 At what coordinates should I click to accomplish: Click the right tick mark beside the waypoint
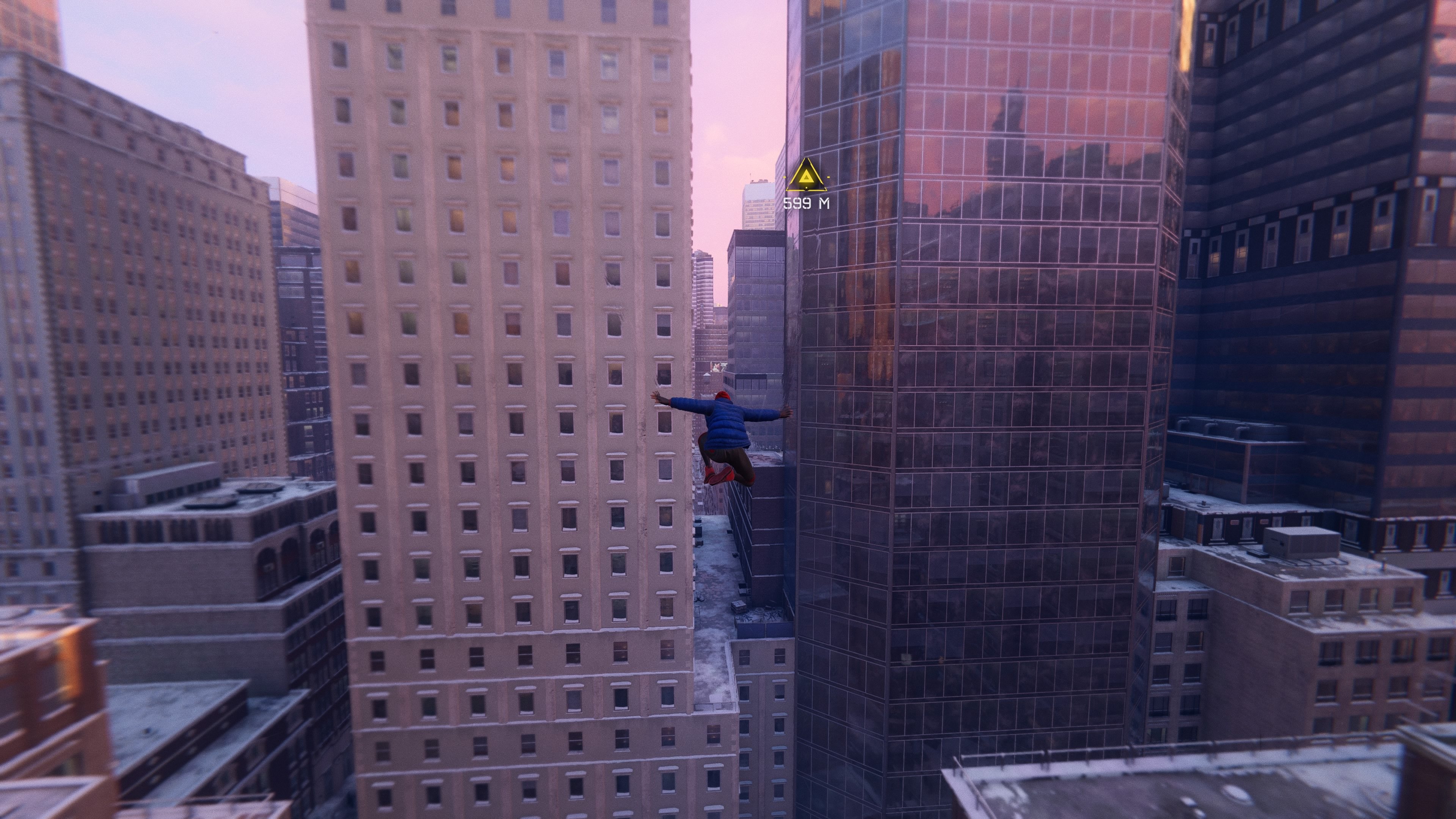point(828,177)
